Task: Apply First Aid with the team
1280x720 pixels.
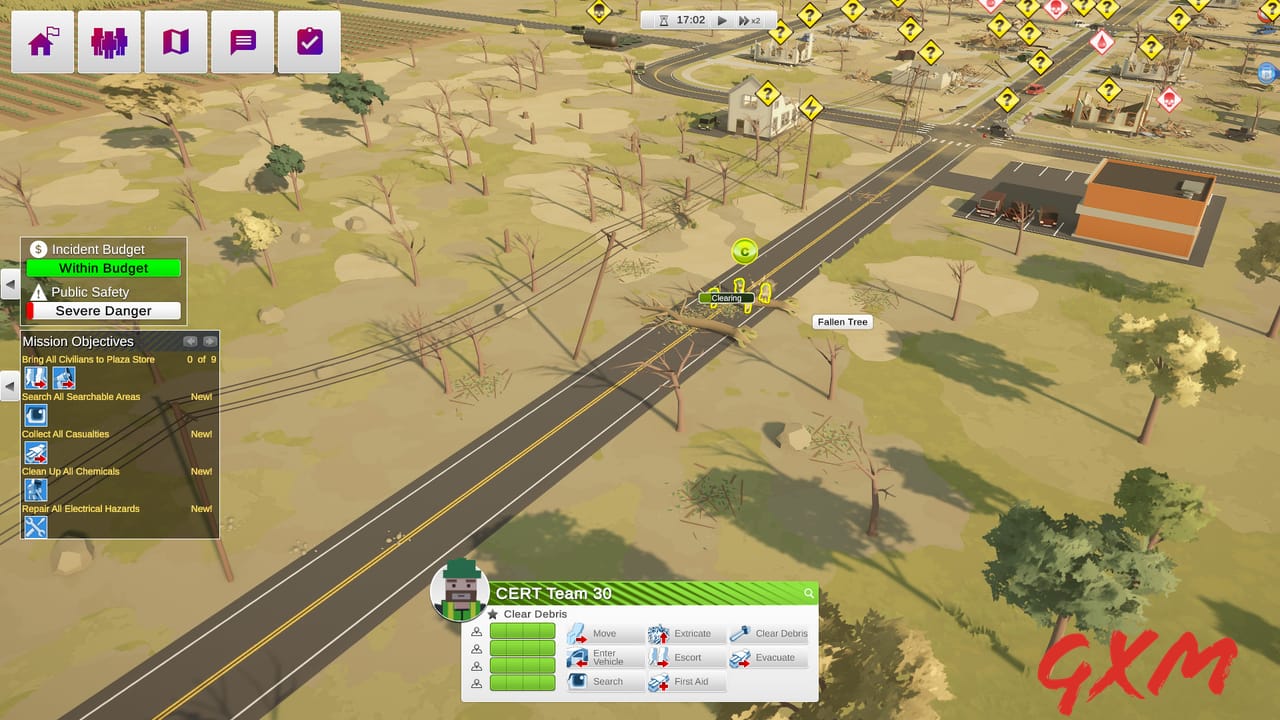Action: 686,681
